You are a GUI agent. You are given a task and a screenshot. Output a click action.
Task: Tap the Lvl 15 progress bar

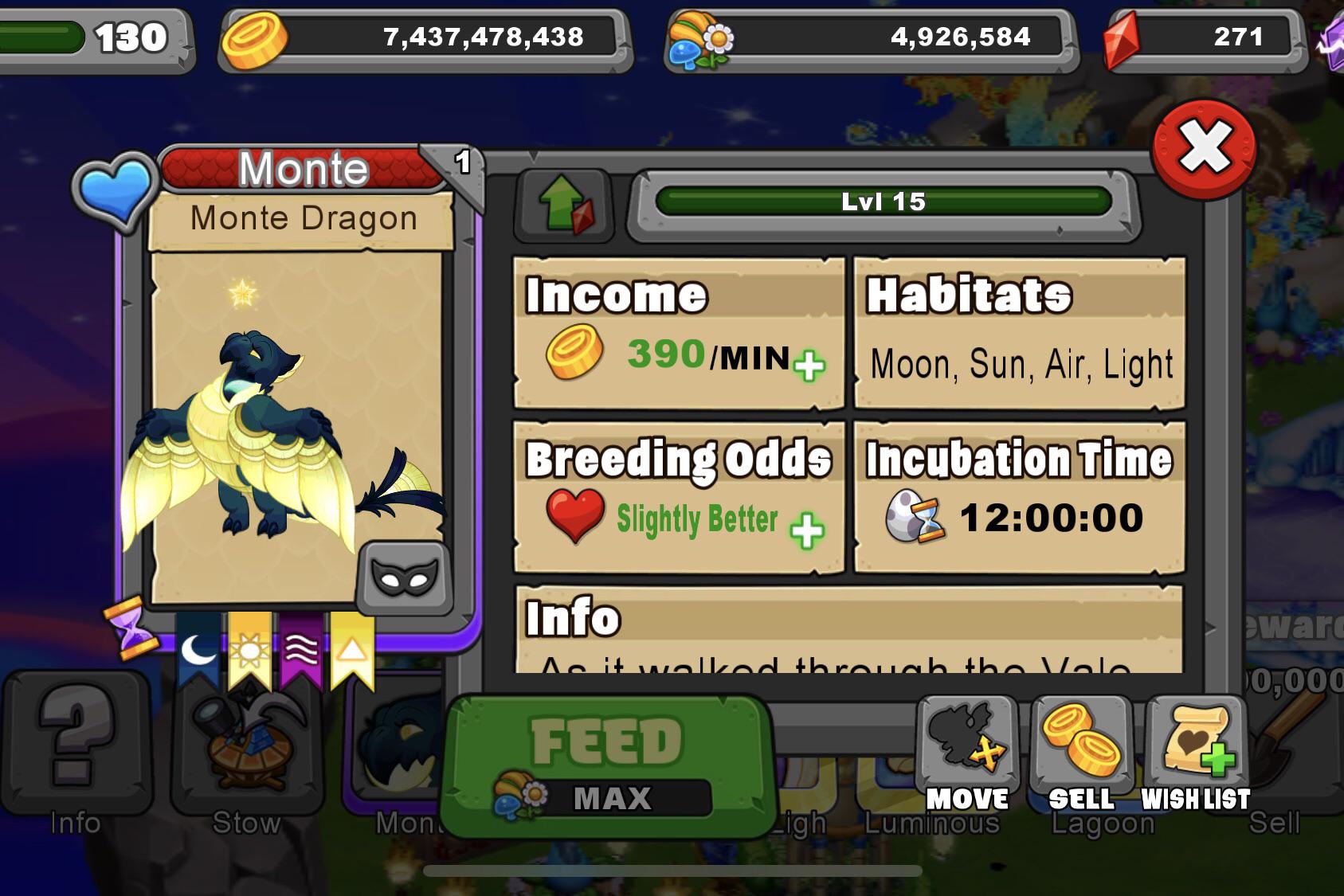click(880, 202)
